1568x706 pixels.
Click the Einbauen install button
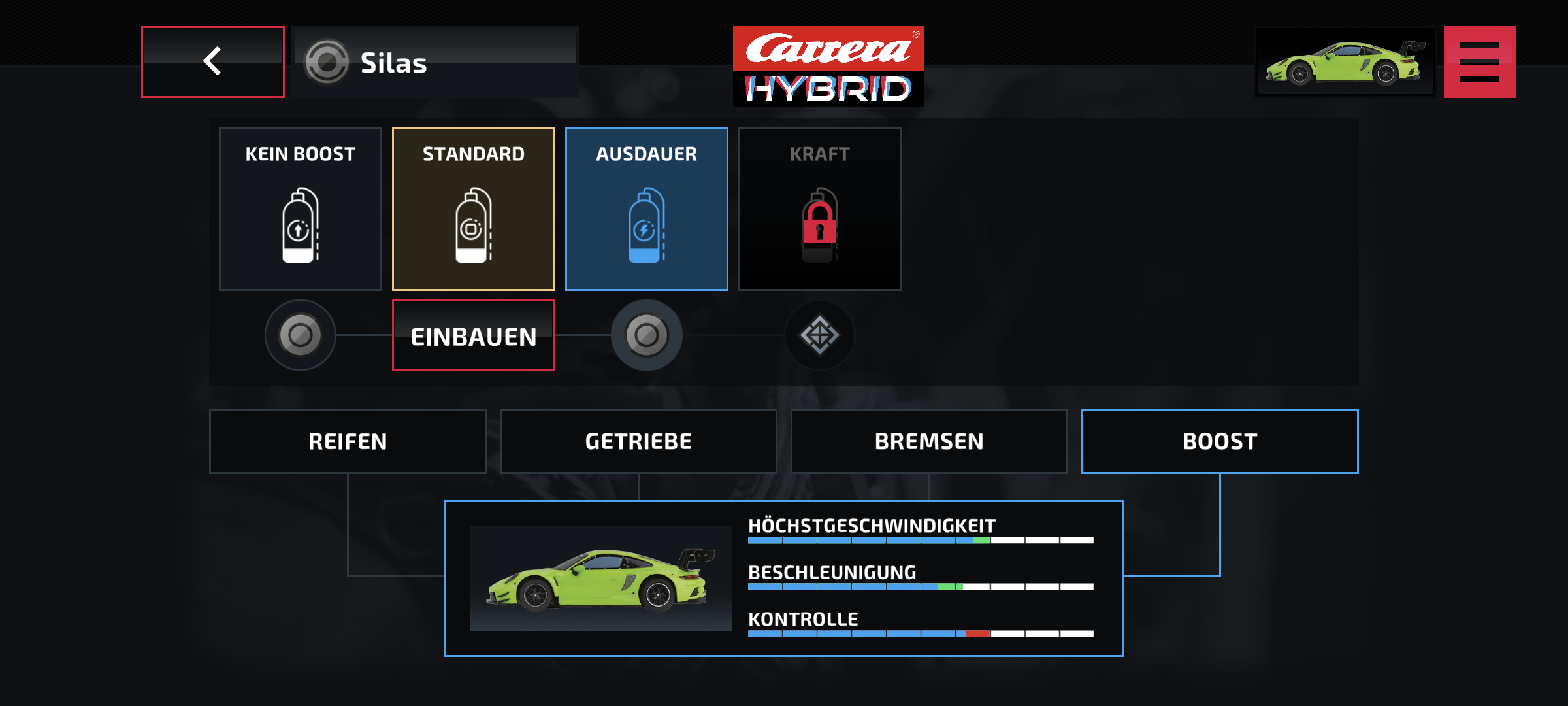point(474,336)
